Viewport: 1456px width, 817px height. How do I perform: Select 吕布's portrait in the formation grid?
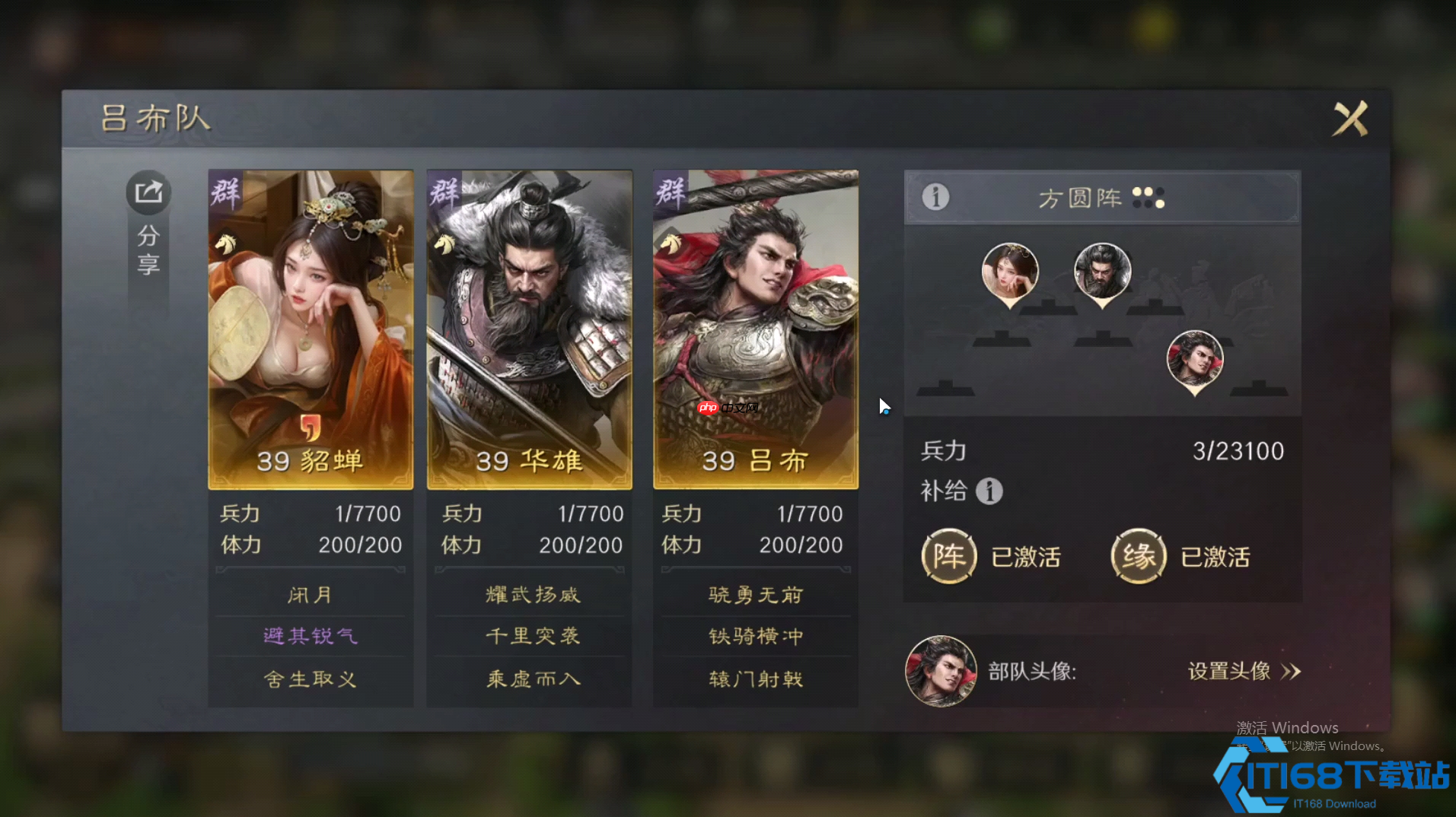1195,361
